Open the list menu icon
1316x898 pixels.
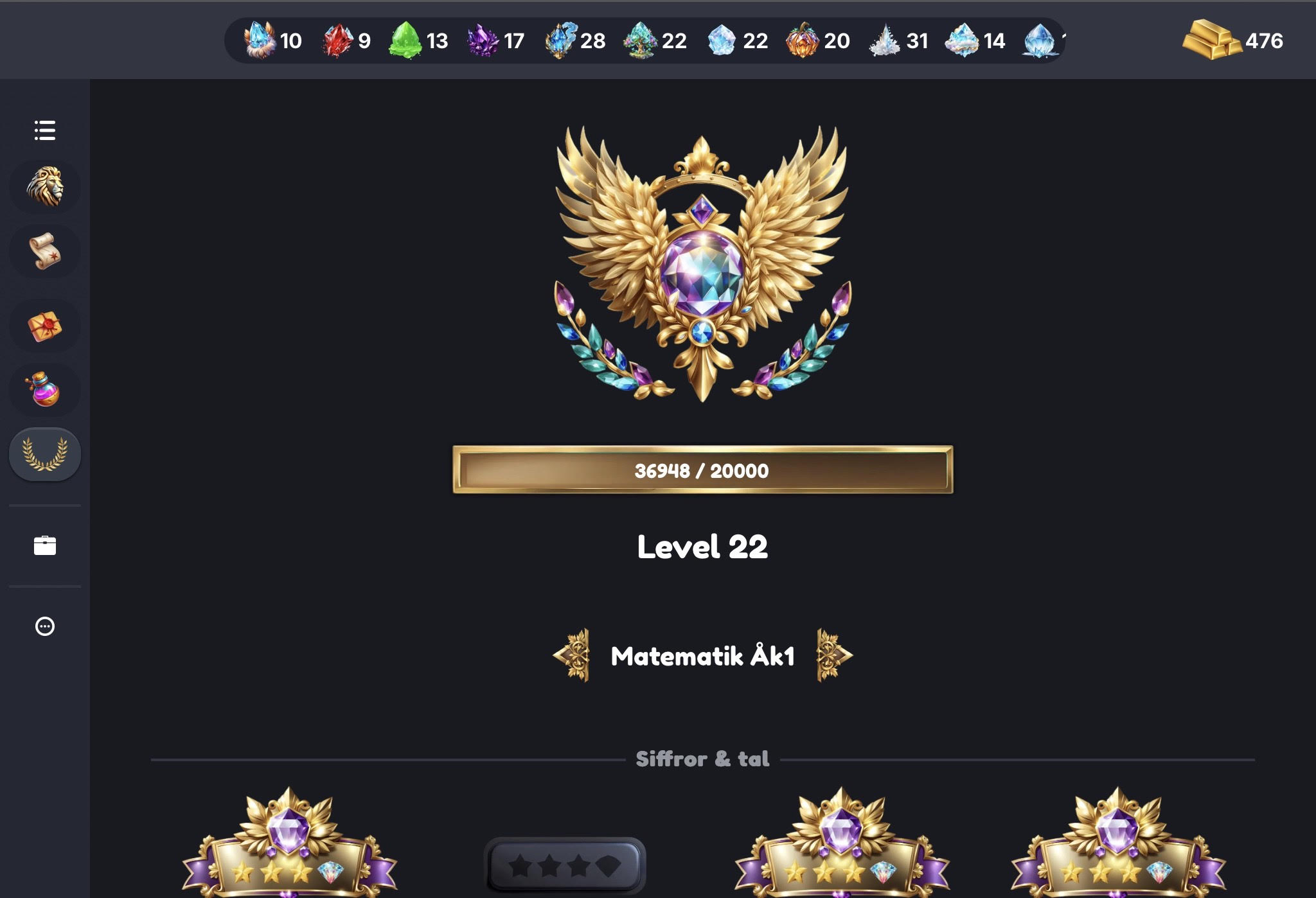tap(45, 130)
